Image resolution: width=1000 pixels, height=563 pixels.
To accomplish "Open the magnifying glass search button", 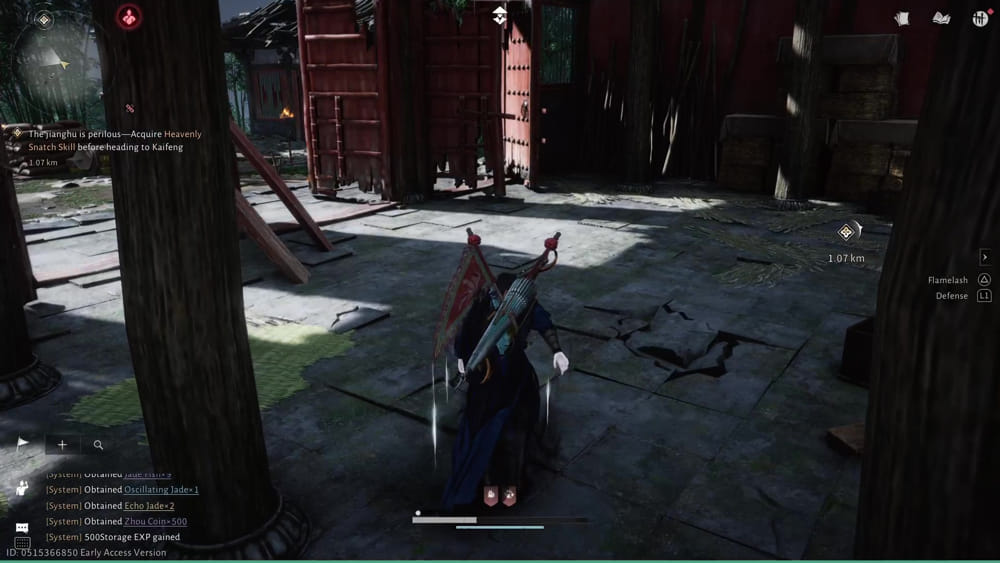I will (98, 444).
